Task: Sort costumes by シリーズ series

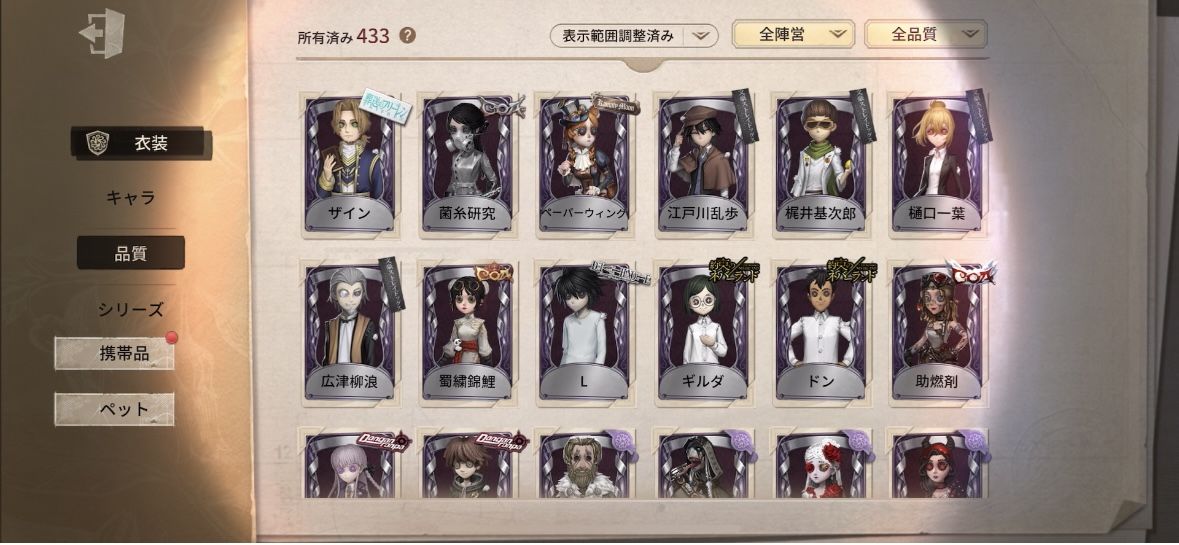Action: pyautogui.click(x=131, y=309)
